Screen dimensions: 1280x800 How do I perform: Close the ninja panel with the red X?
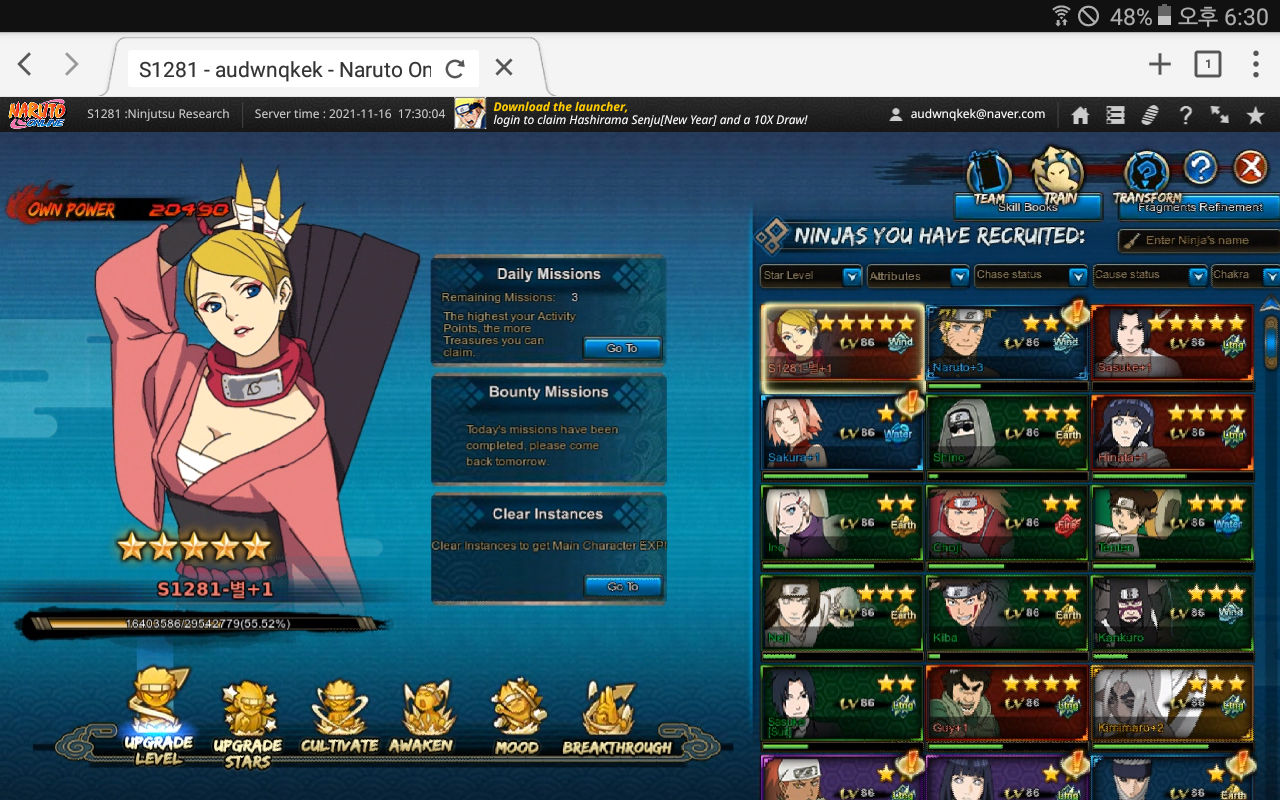click(1250, 168)
